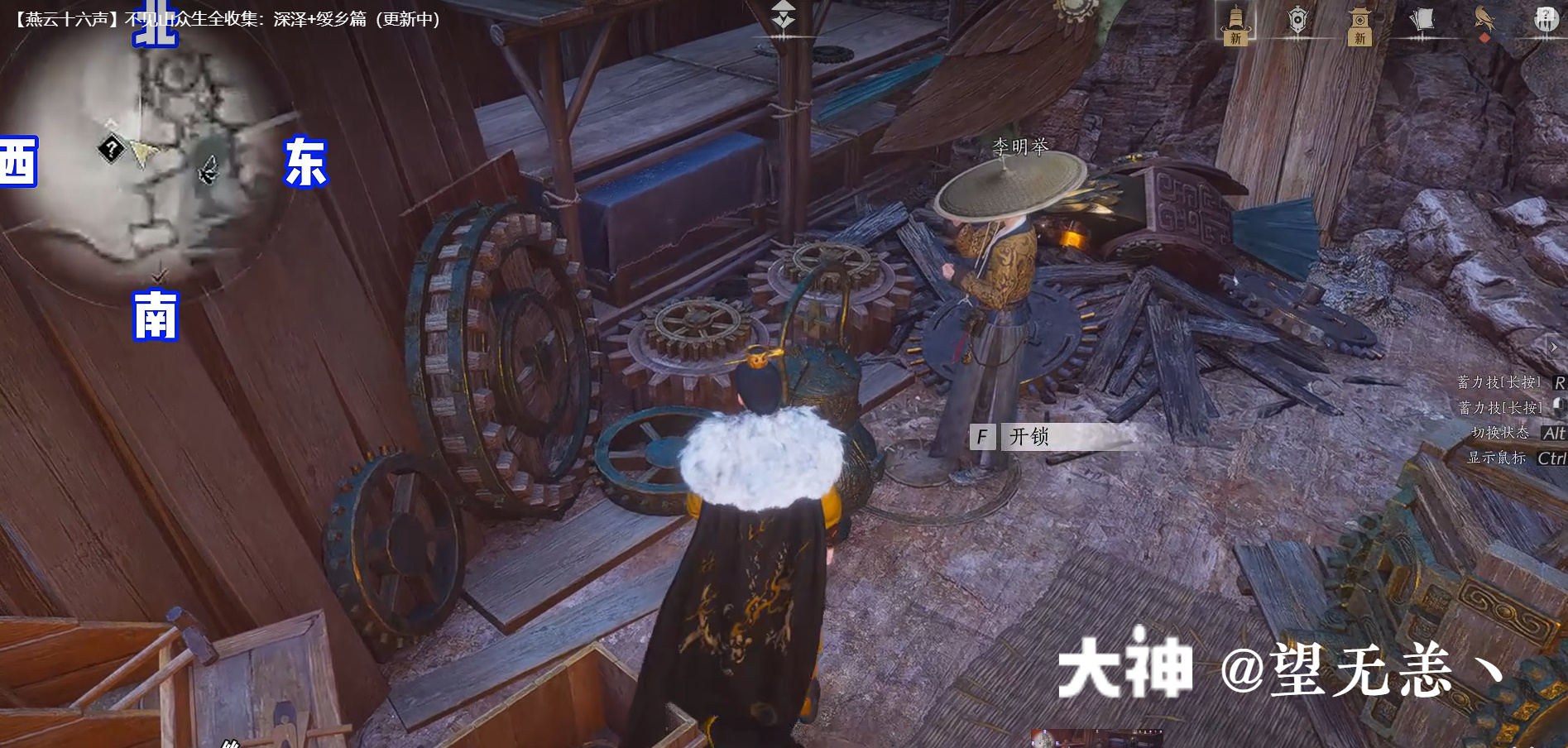This screenshot has width=1568, height=748.
Task: Open the stove icon marked 新
Action: tap(1235, 21)
